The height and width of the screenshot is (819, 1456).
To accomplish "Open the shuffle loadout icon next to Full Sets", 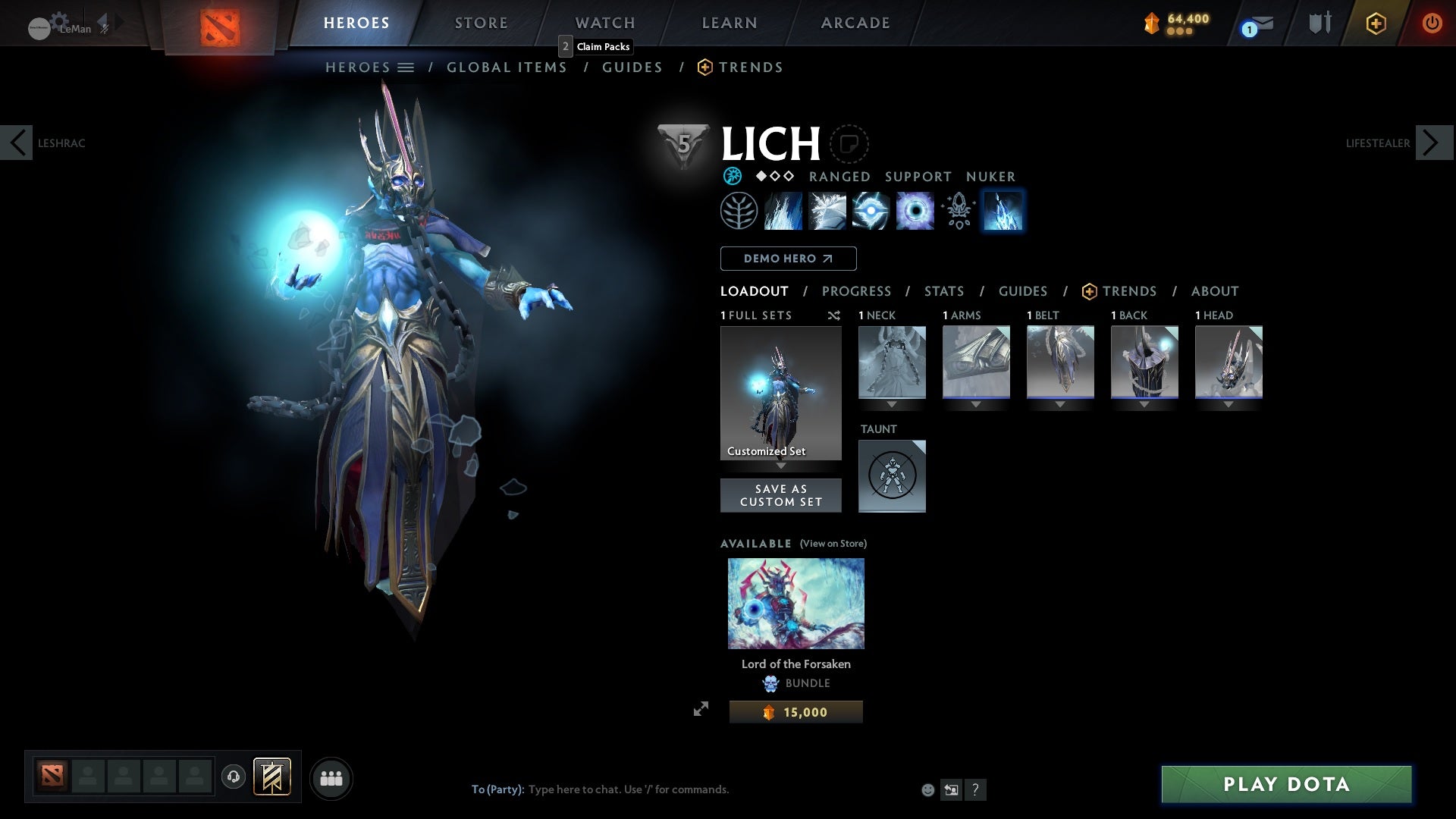I will pyautogui.click(x=834, y=315).
